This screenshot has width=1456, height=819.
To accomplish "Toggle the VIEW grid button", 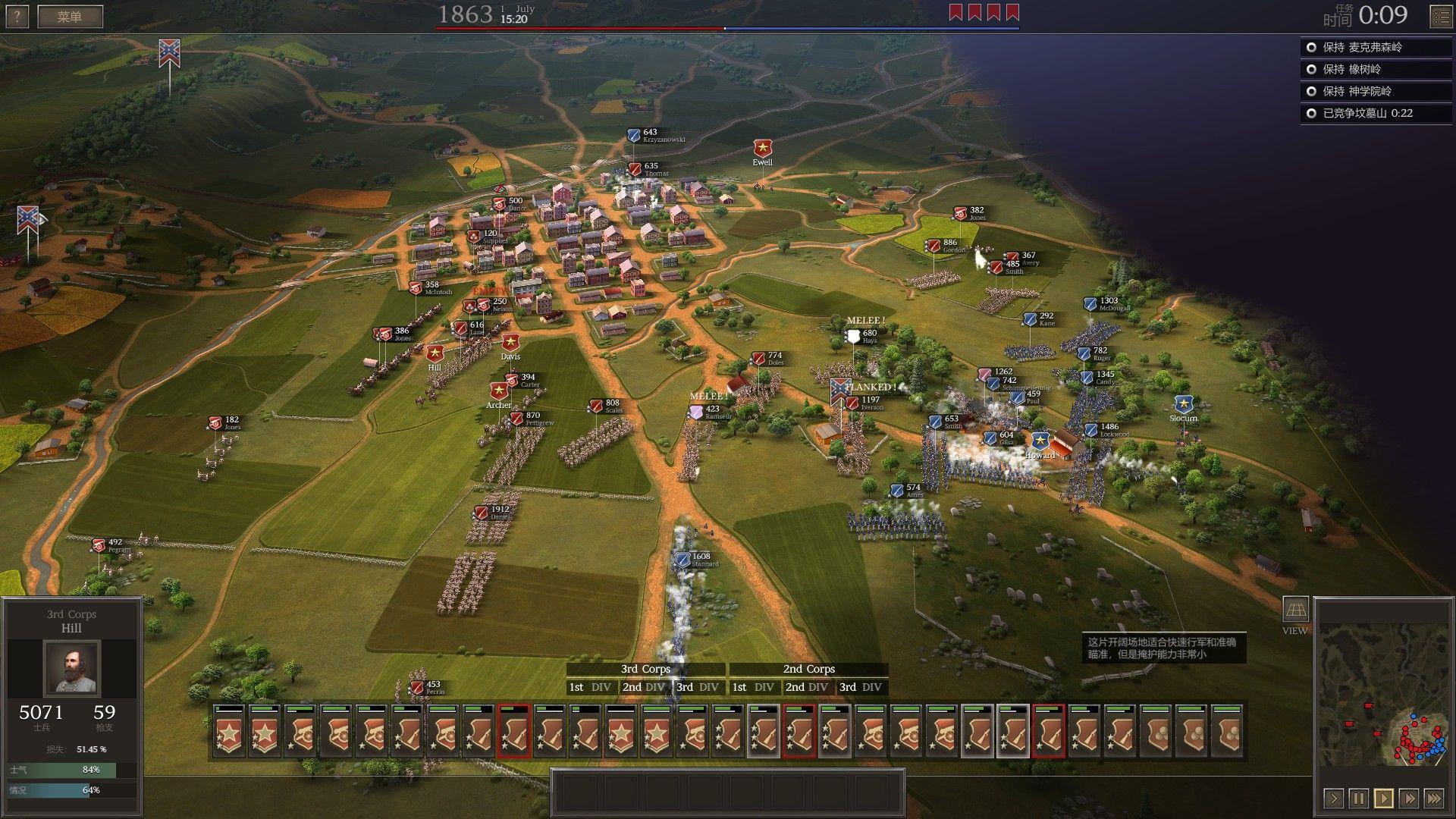I will [x=1294, y=610].
